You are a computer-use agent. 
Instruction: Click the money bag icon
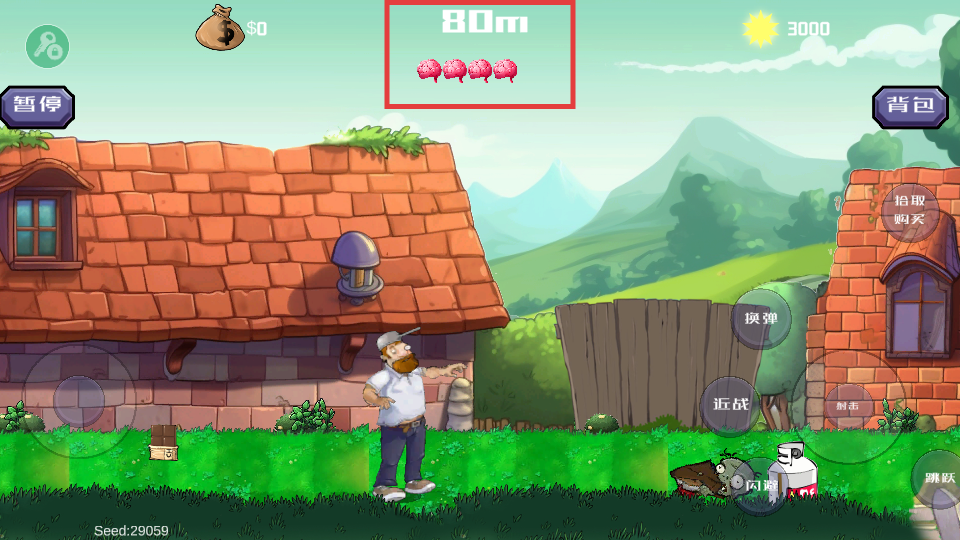tap(220, 28)
